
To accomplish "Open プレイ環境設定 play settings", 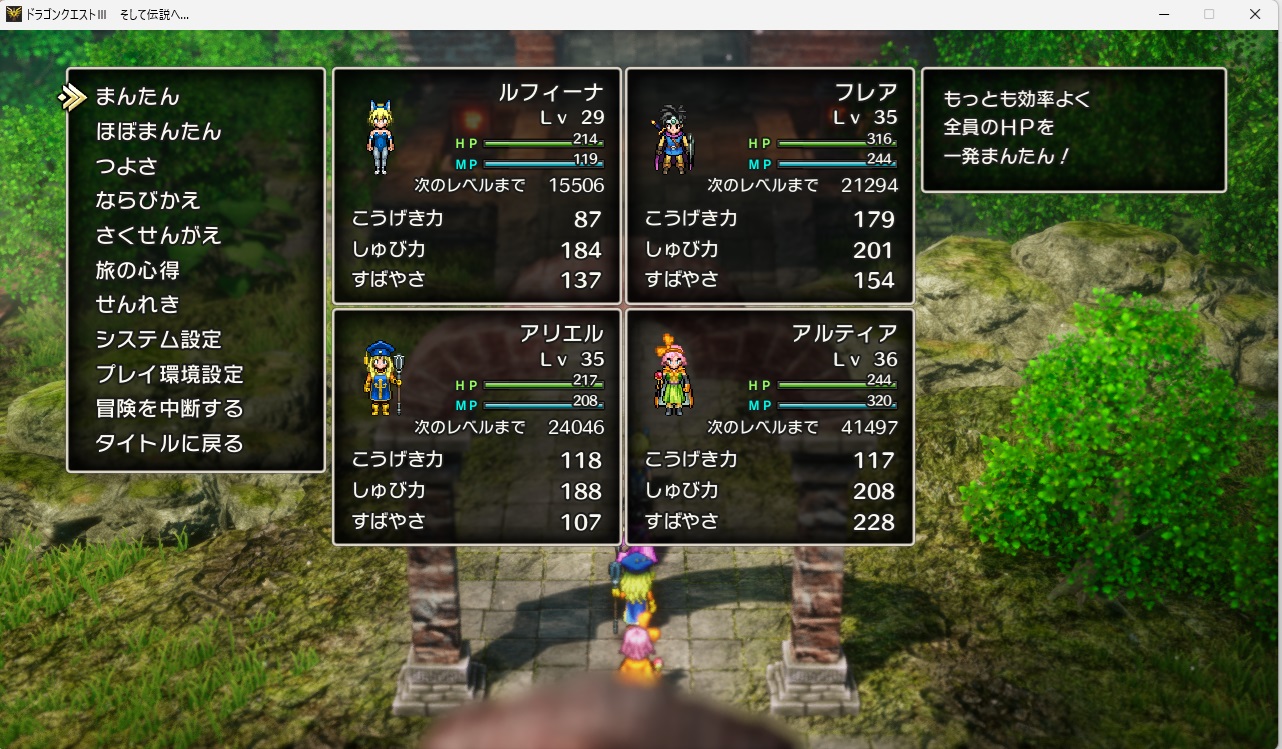I will tap(169, 374).
